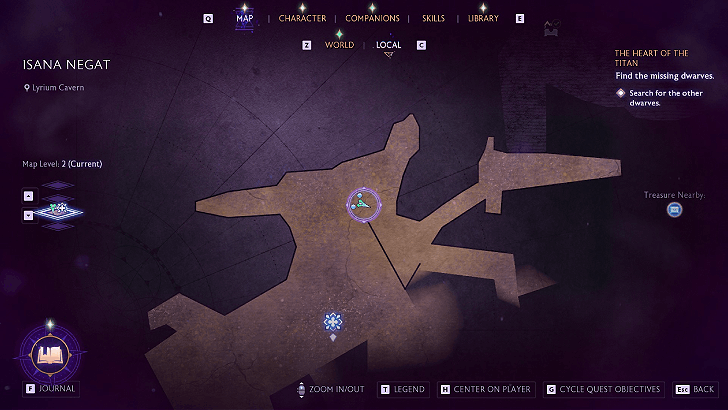Click the player position marker on map
728x410 pixels.
pyautogui.click(x=362, y=203)
